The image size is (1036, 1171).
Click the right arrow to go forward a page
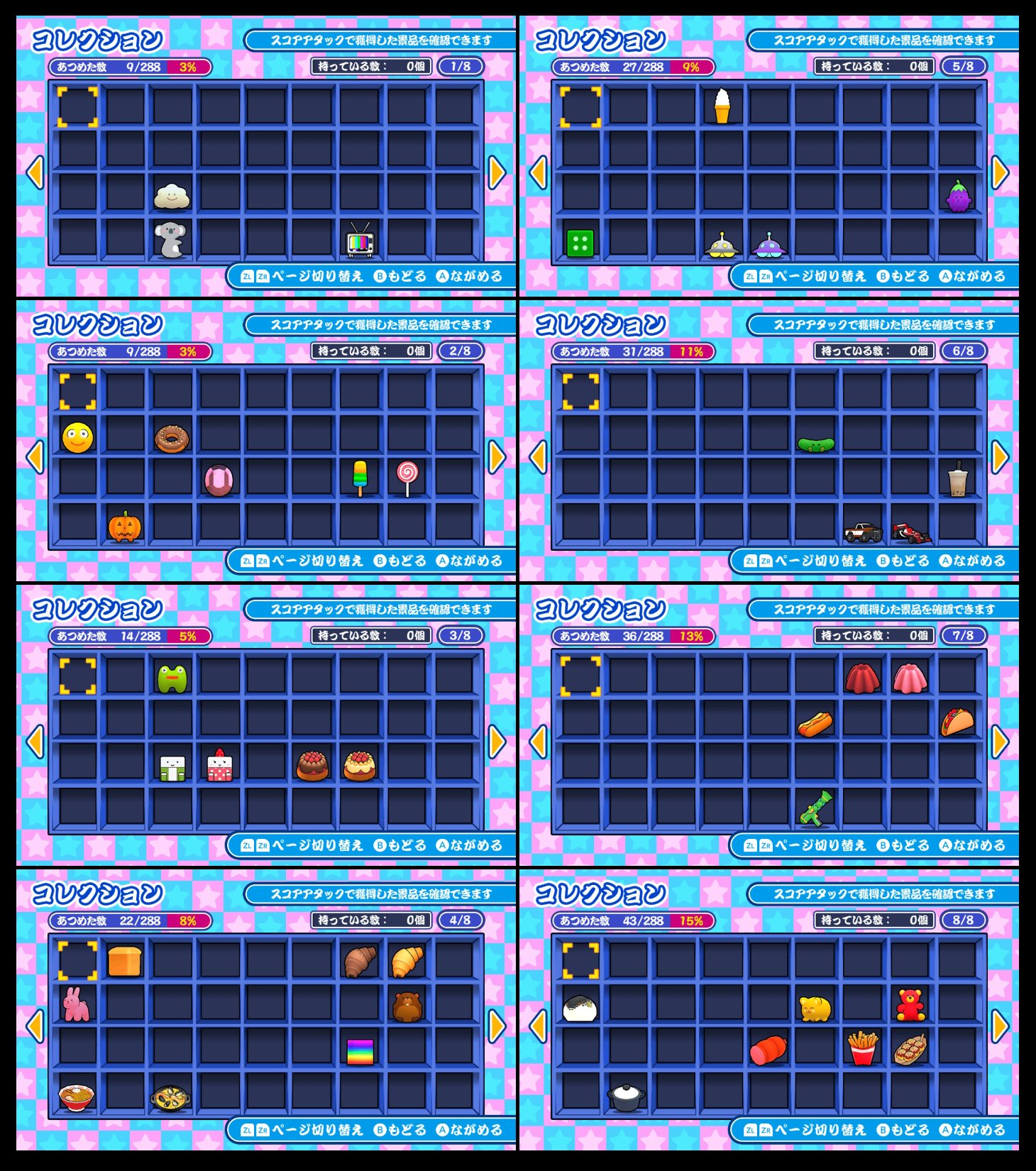tap(496, 172)
